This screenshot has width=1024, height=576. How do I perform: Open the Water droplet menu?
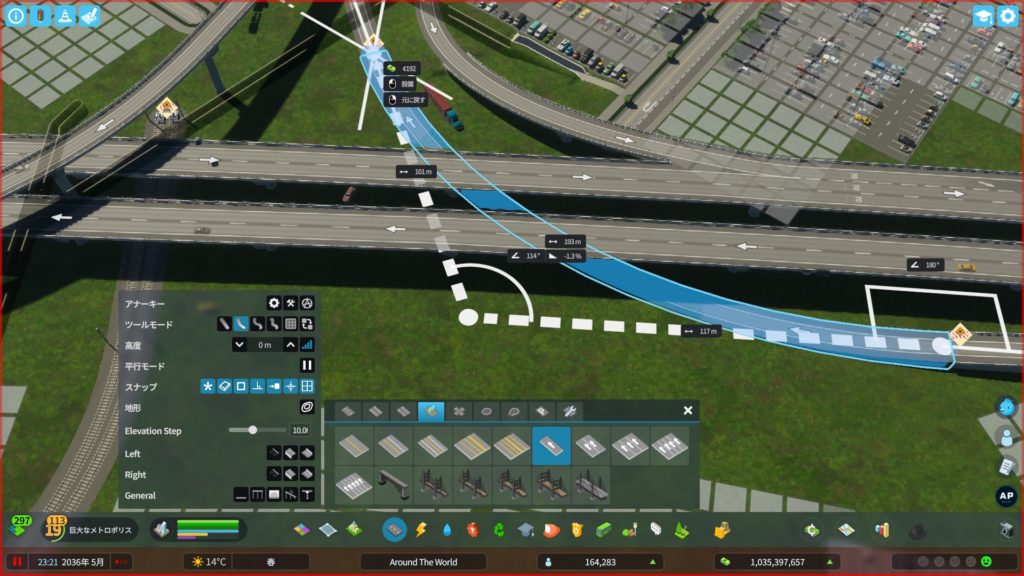[446, 529]
